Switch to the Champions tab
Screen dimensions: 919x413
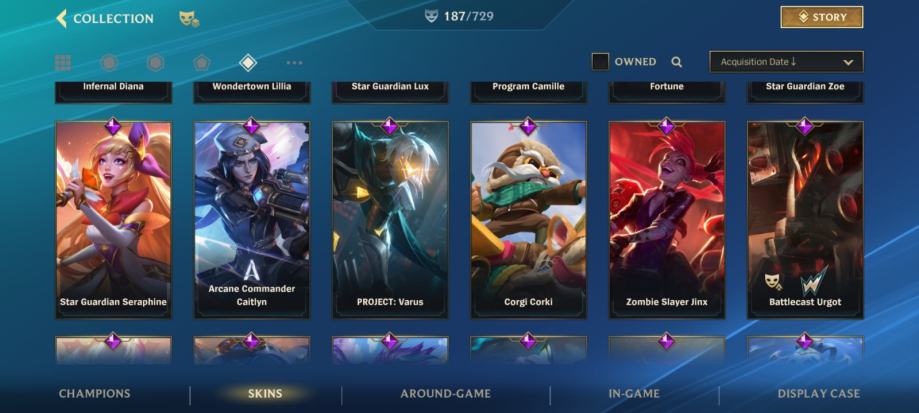click(x=94, y=394)
